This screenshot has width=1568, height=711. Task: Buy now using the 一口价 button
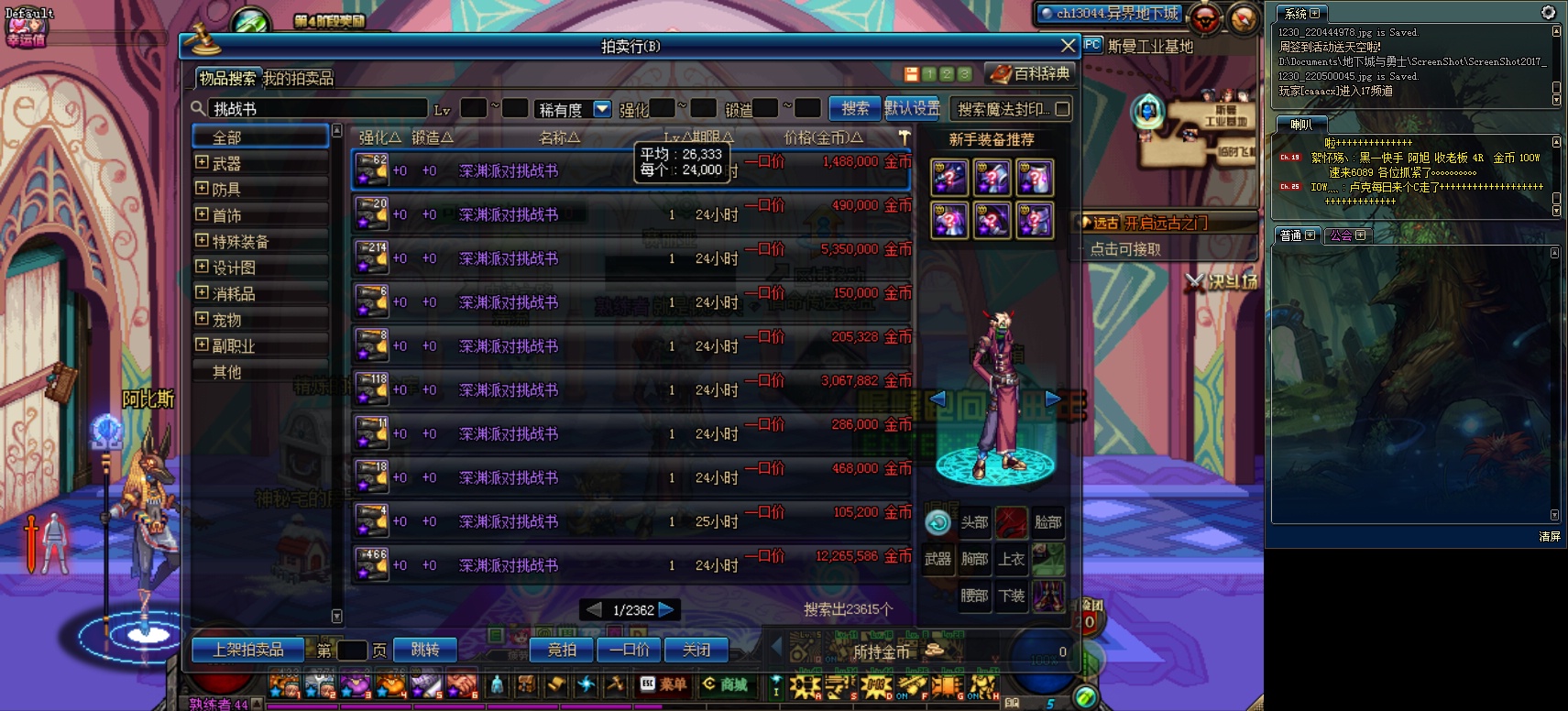coord(629,650)
